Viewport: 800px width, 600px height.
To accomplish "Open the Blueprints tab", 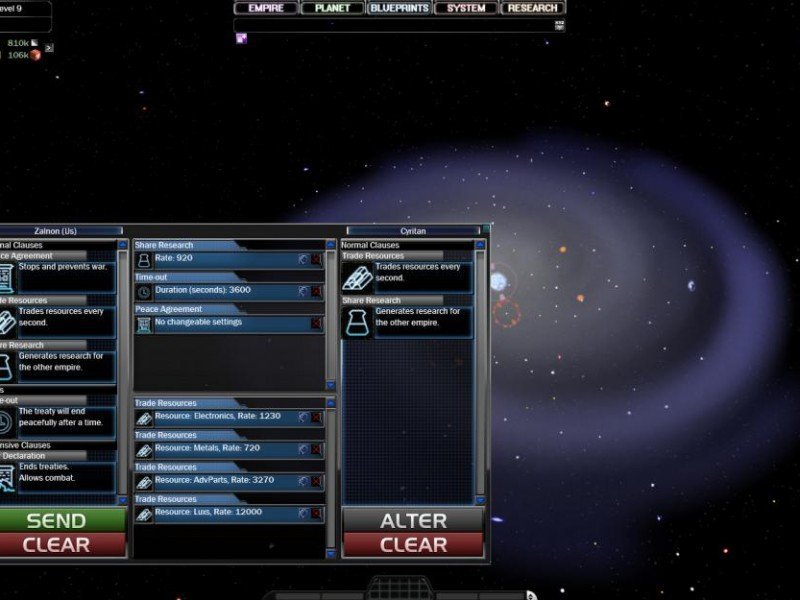I will (399, 8).
